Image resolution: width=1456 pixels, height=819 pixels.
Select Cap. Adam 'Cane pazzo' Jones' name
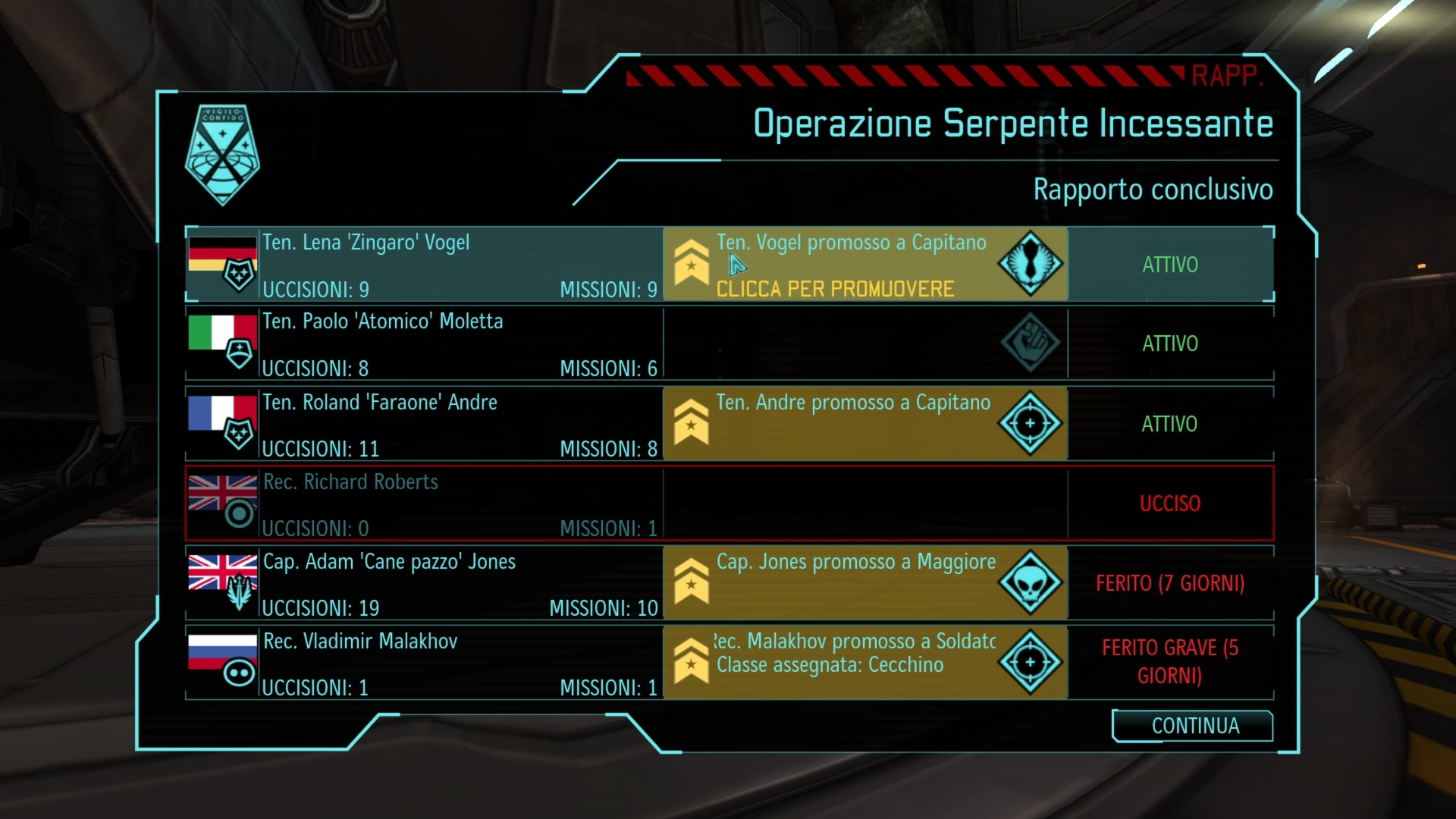coord(389,562)
